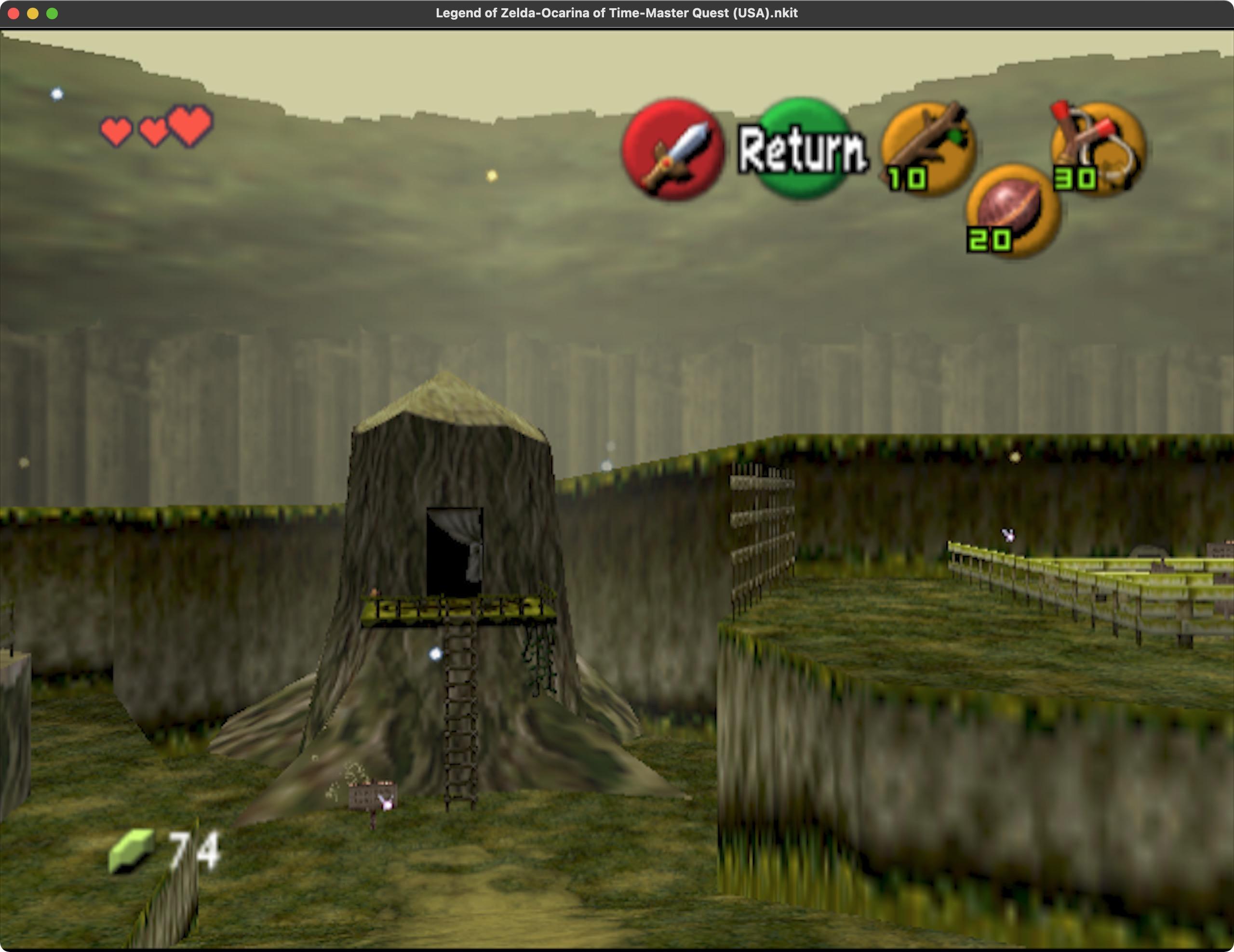Minimize the game window

(33, 13)
